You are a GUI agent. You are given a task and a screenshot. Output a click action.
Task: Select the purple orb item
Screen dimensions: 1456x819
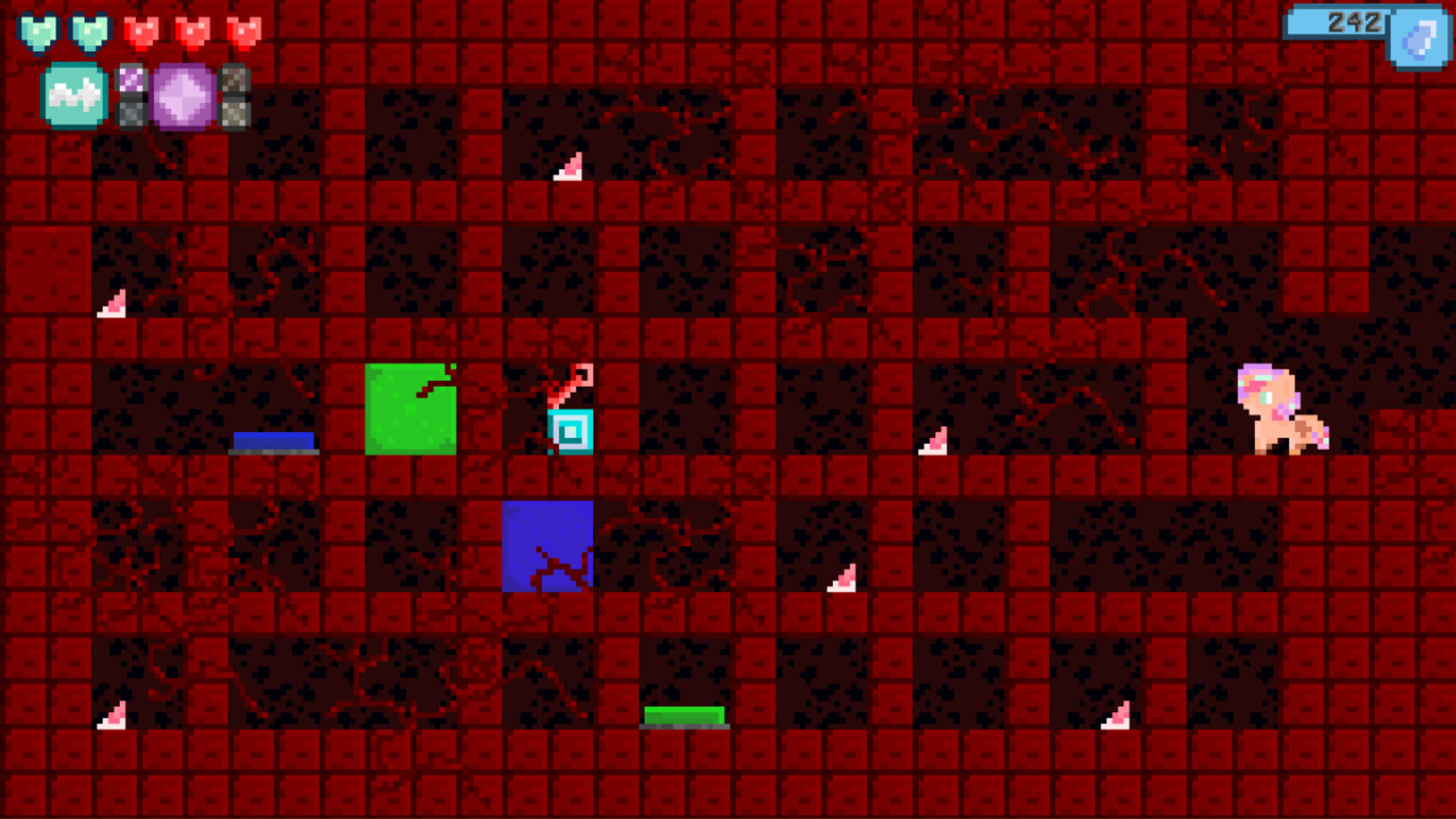(182, 97)
